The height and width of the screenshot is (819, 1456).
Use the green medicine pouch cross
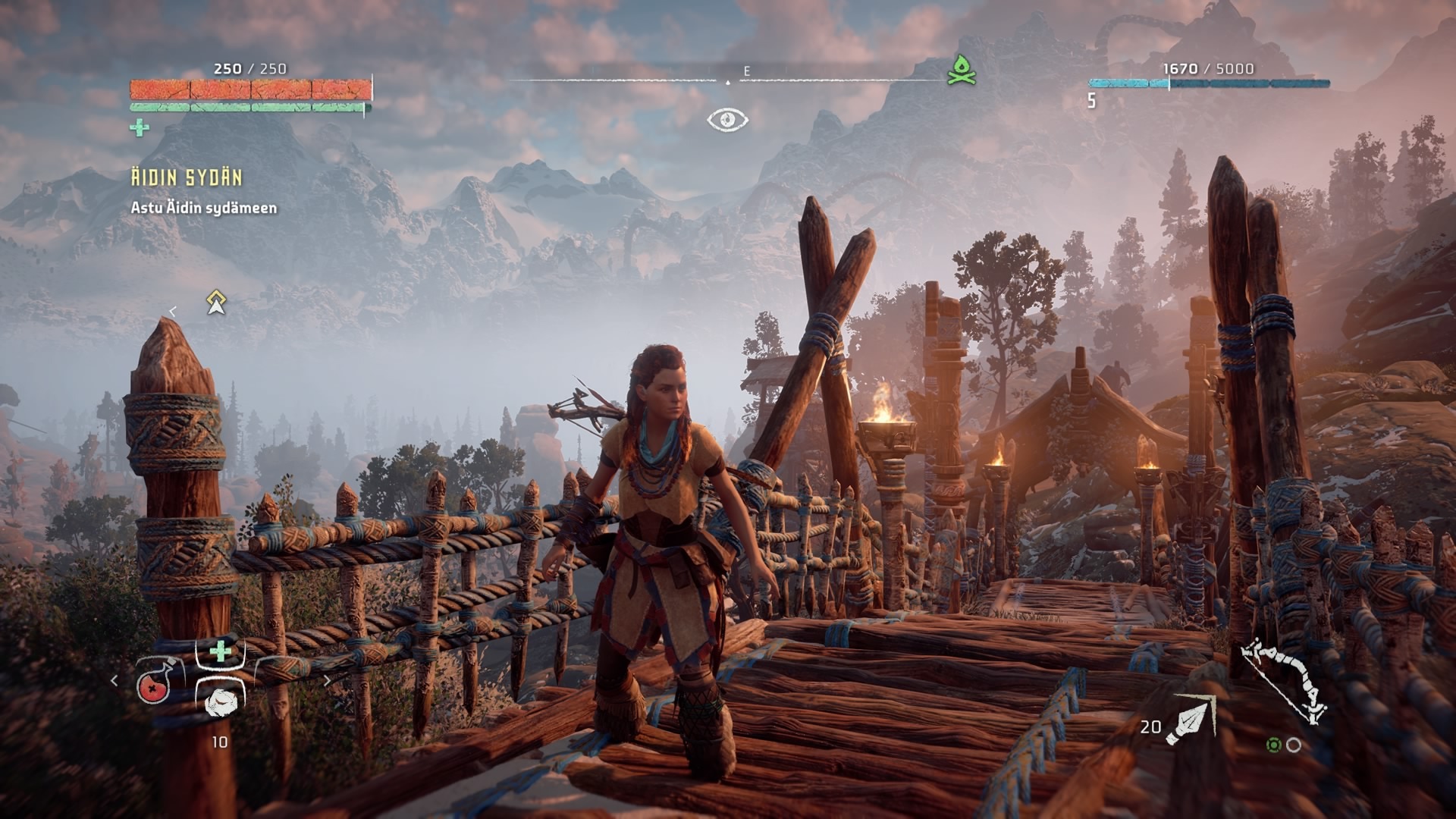click(x=220, y=651)
